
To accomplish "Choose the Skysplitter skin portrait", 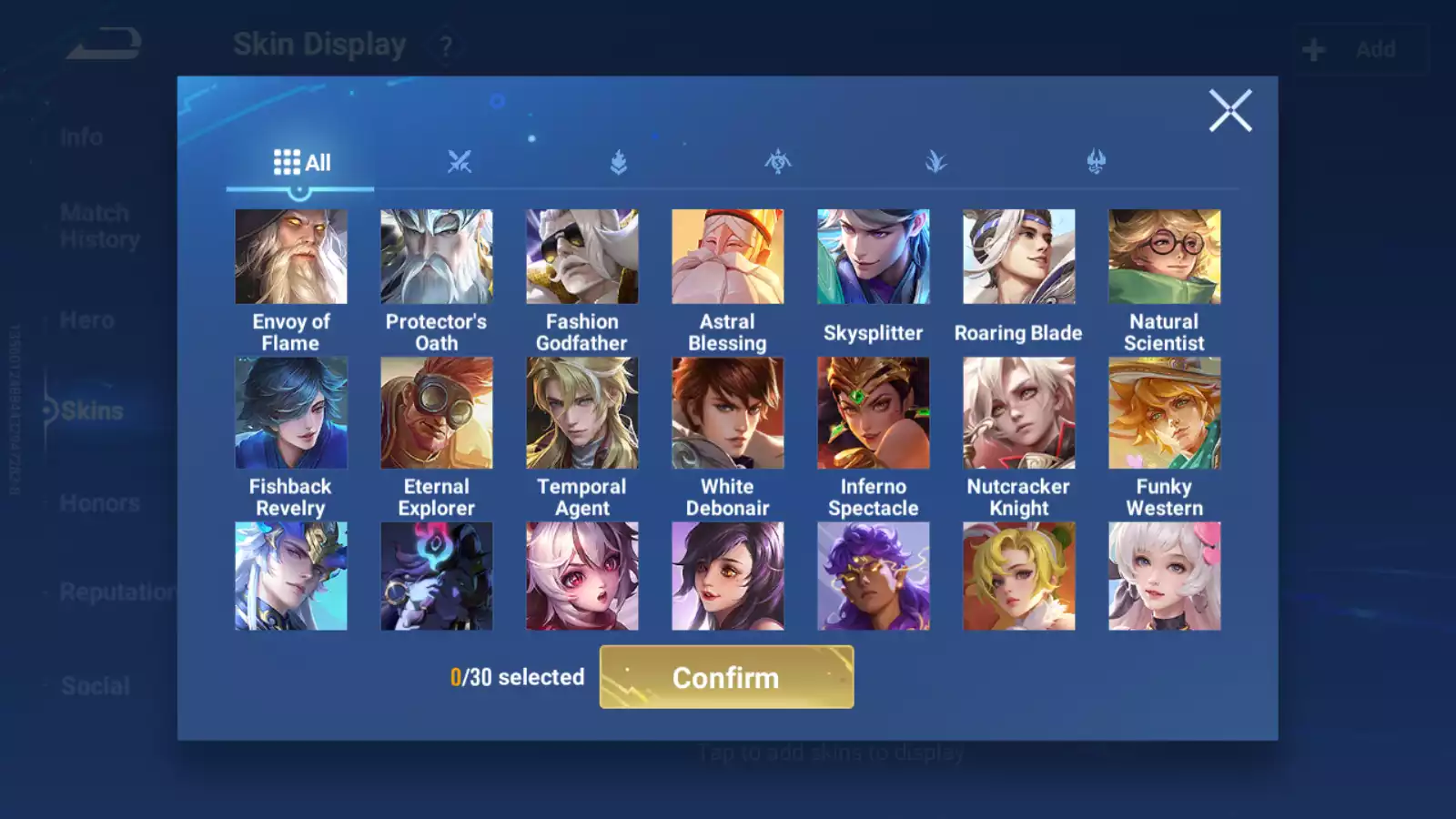I will pyautogui.click(x=874, y=257).
